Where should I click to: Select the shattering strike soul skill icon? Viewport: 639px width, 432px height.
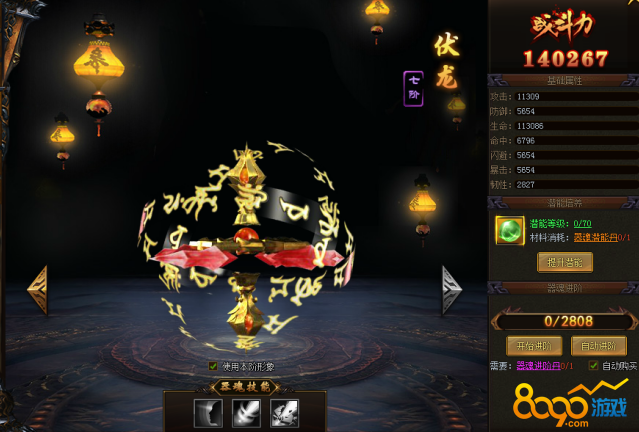(x=283, y=411)
